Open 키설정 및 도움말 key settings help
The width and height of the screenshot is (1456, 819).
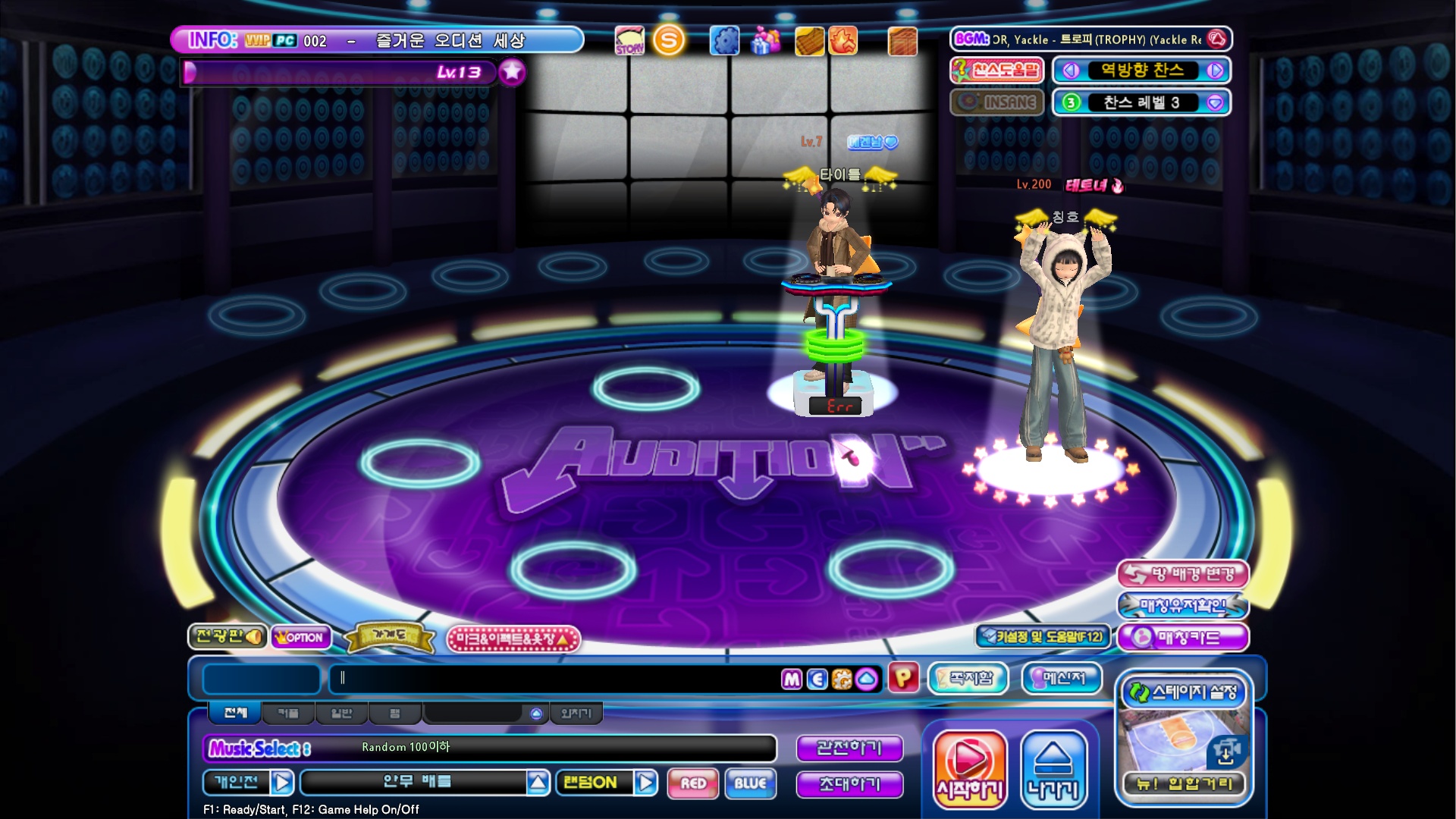pos(1043,637)
